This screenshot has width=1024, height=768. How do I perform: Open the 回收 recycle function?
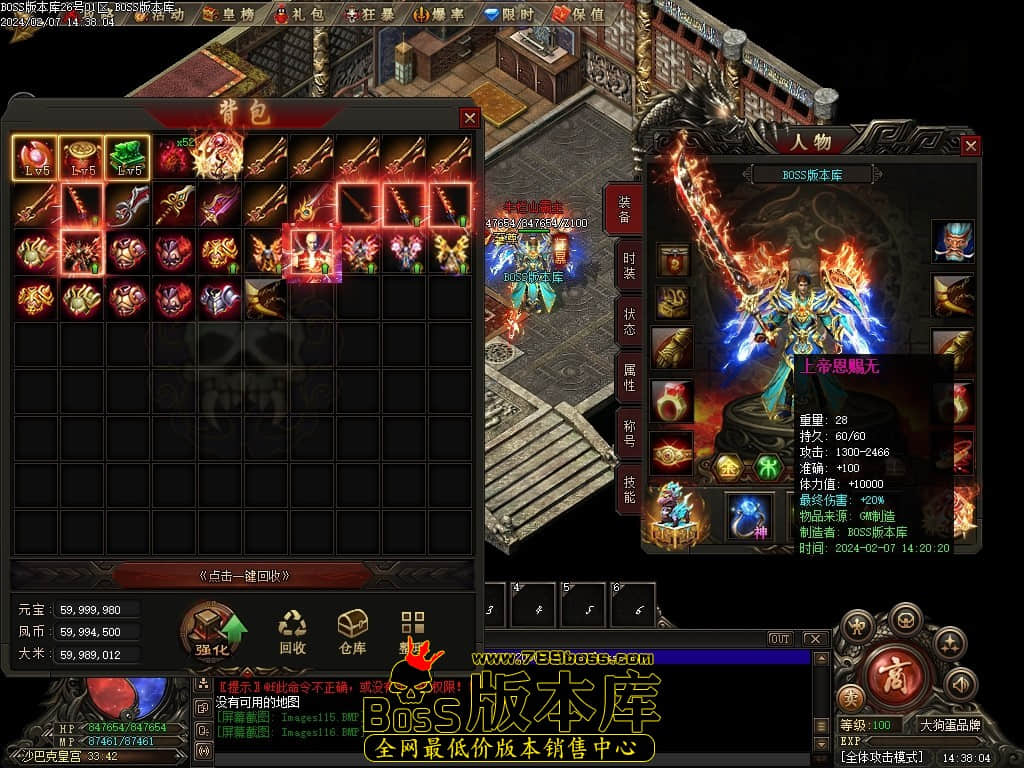point(292,633)
